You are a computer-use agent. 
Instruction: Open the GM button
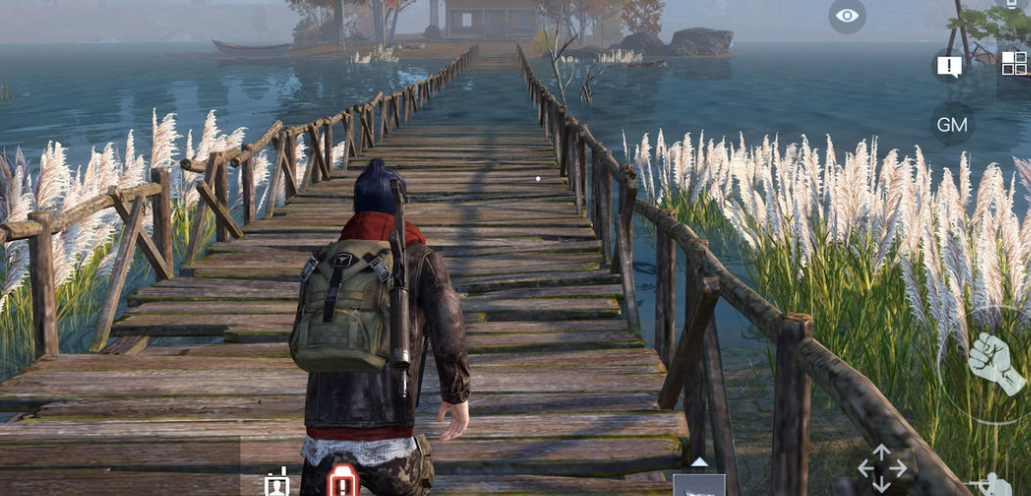(x=952, y=124)
